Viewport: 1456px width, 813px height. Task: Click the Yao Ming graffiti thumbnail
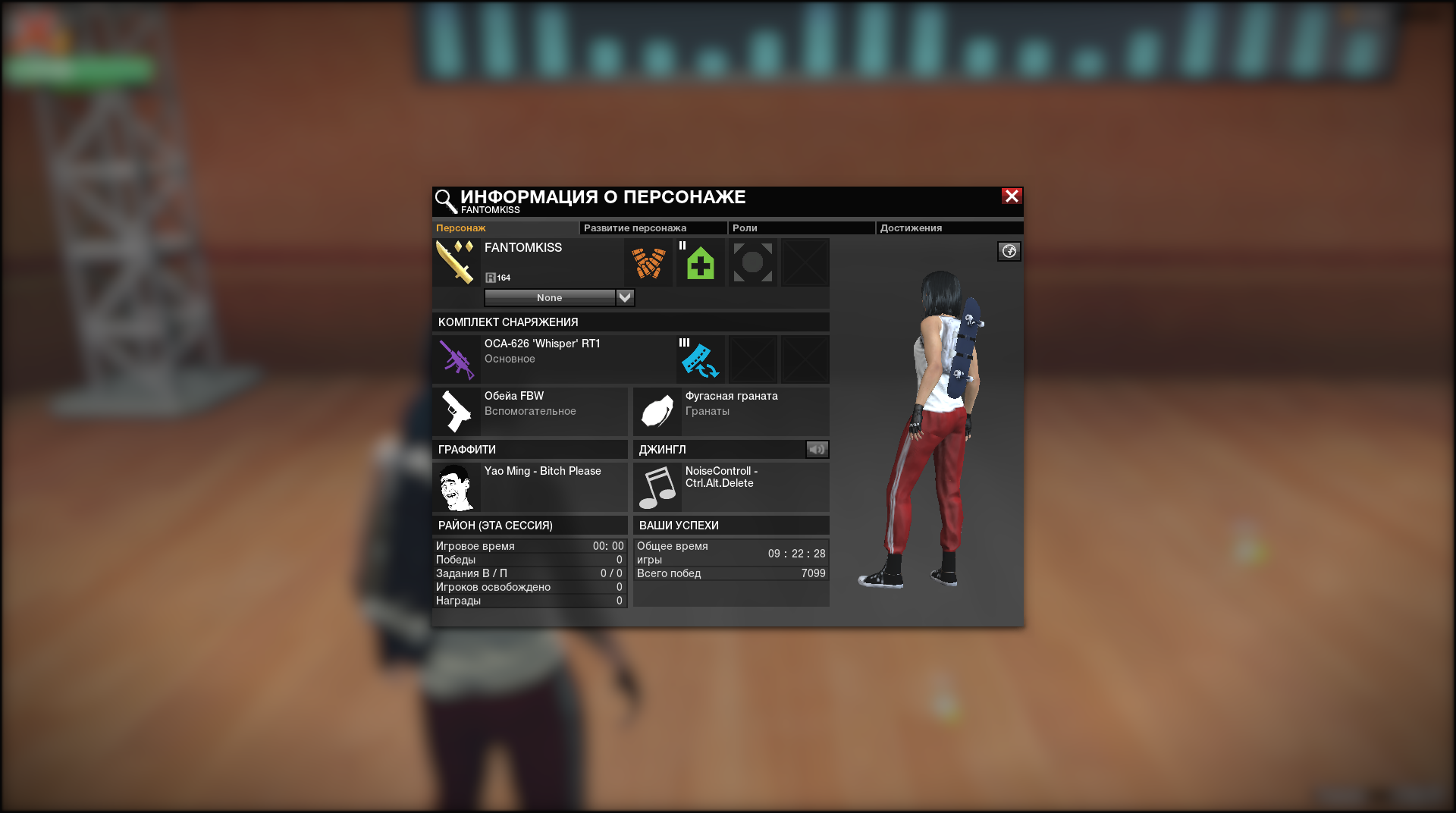click(457, 488)
